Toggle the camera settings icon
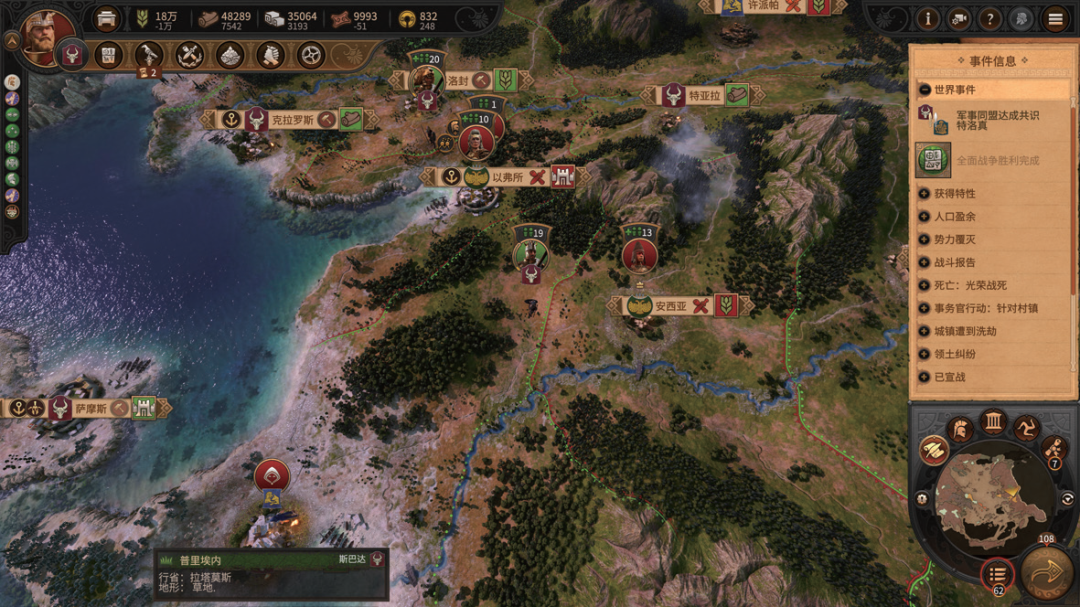The image size is (1080, 607). [x=959, y=18]
